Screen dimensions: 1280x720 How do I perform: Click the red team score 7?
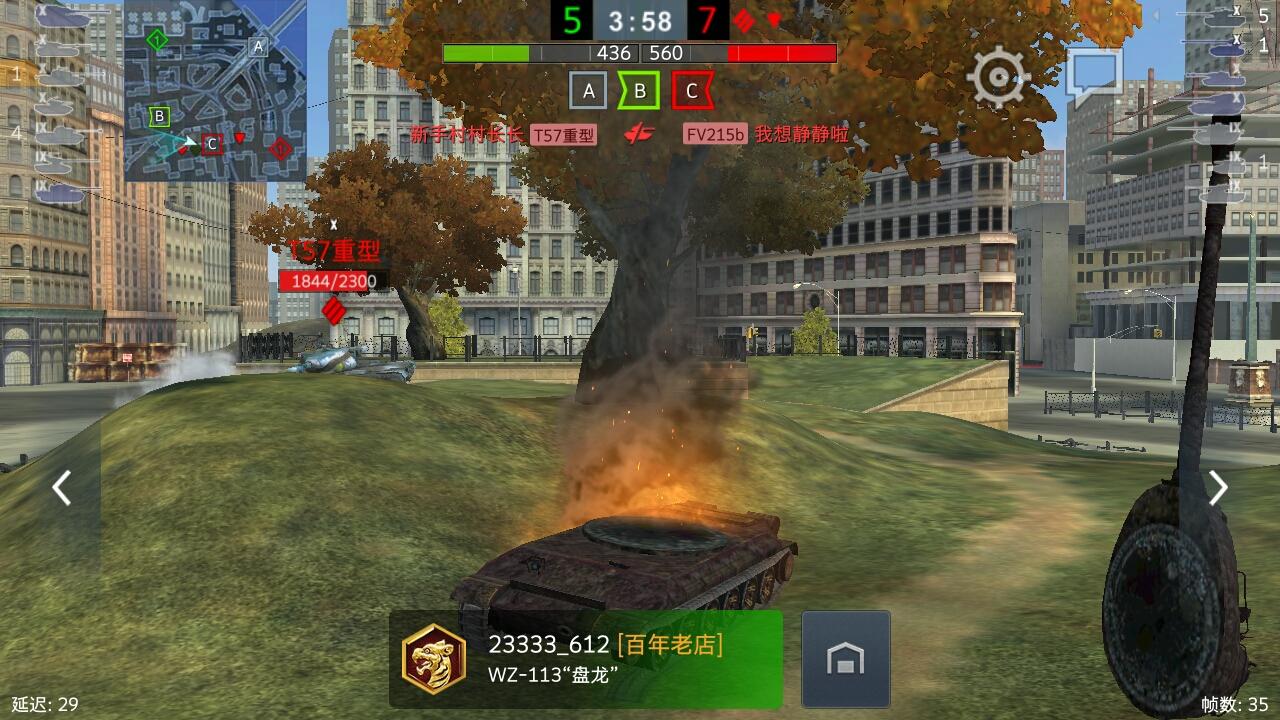709,18
